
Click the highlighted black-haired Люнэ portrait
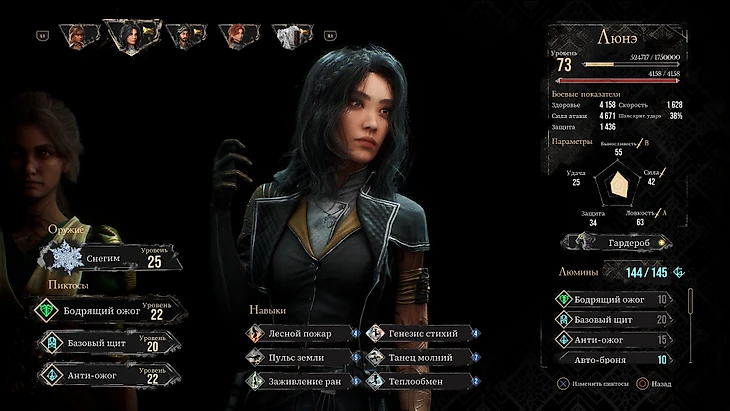130,37
